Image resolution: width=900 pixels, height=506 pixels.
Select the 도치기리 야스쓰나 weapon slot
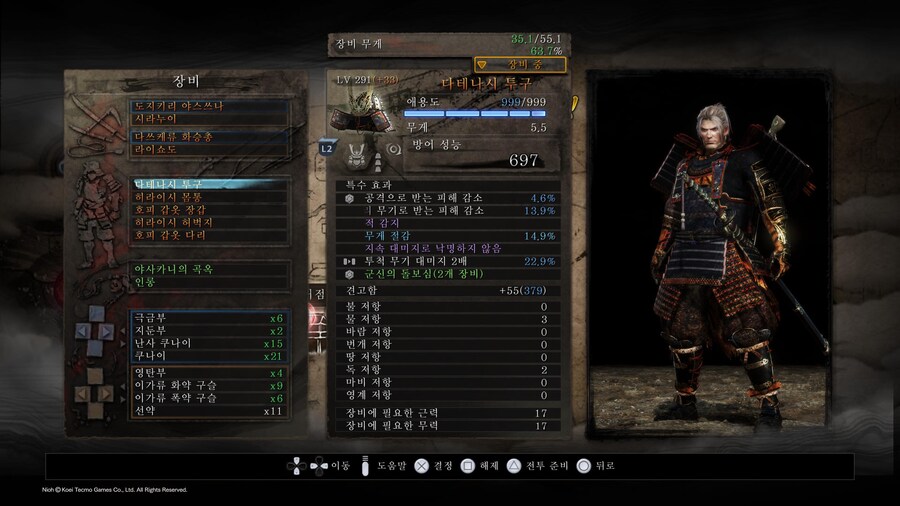click(209, 105)
